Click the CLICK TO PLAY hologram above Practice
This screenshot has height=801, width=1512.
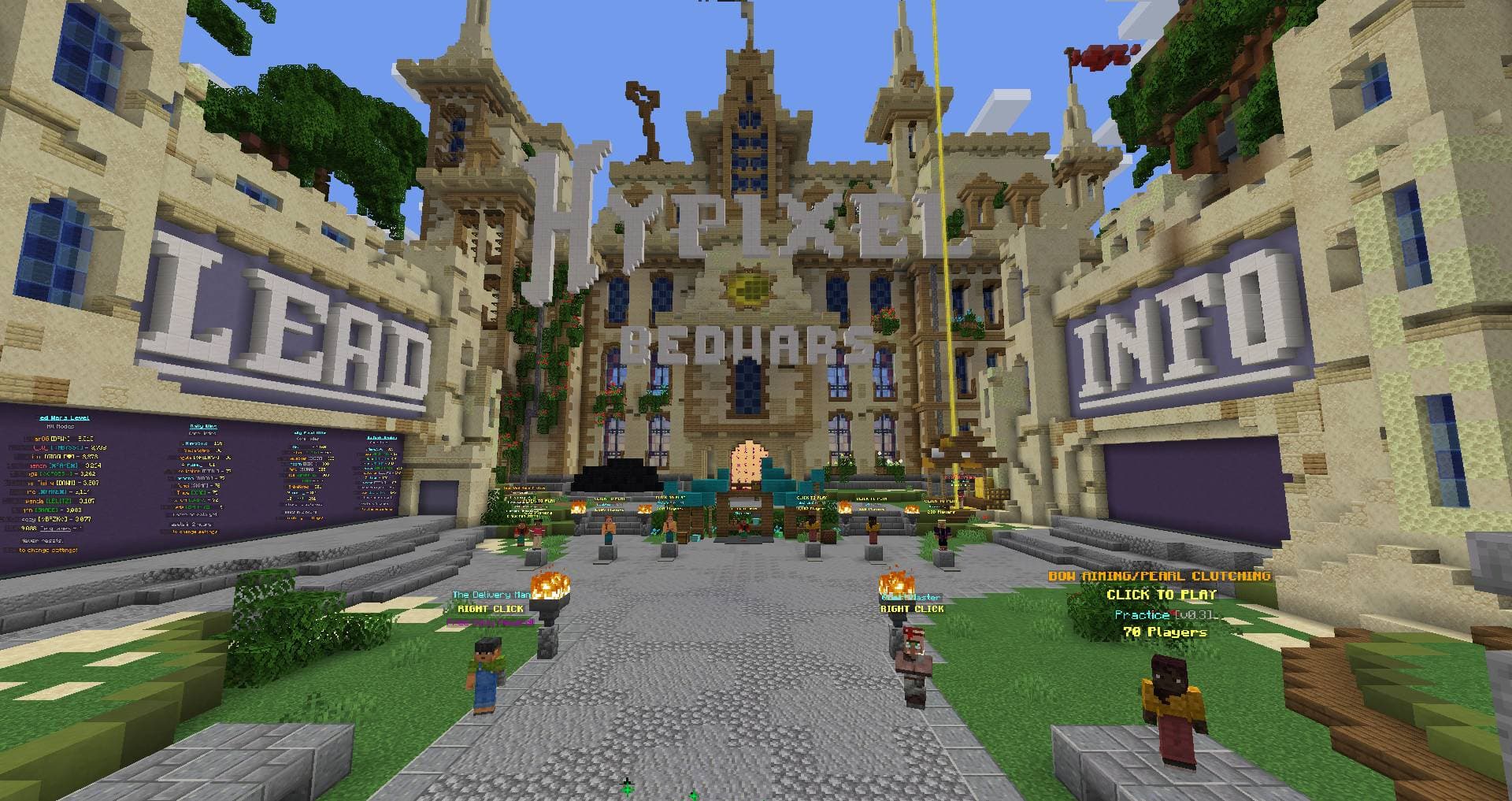click(1164, 596)
